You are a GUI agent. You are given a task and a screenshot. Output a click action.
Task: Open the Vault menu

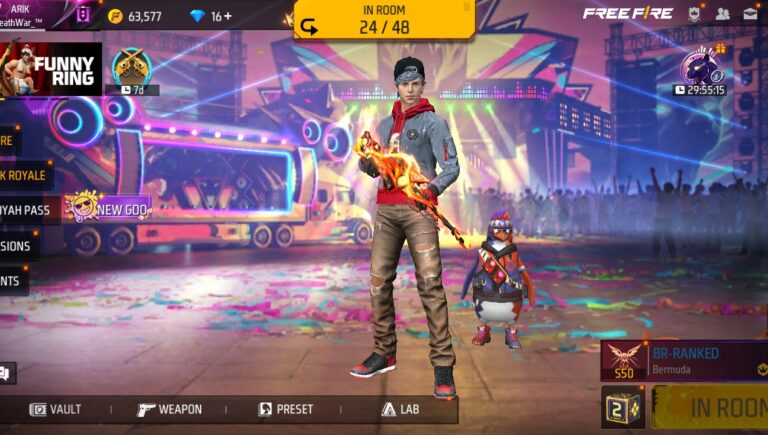[56, 409]
